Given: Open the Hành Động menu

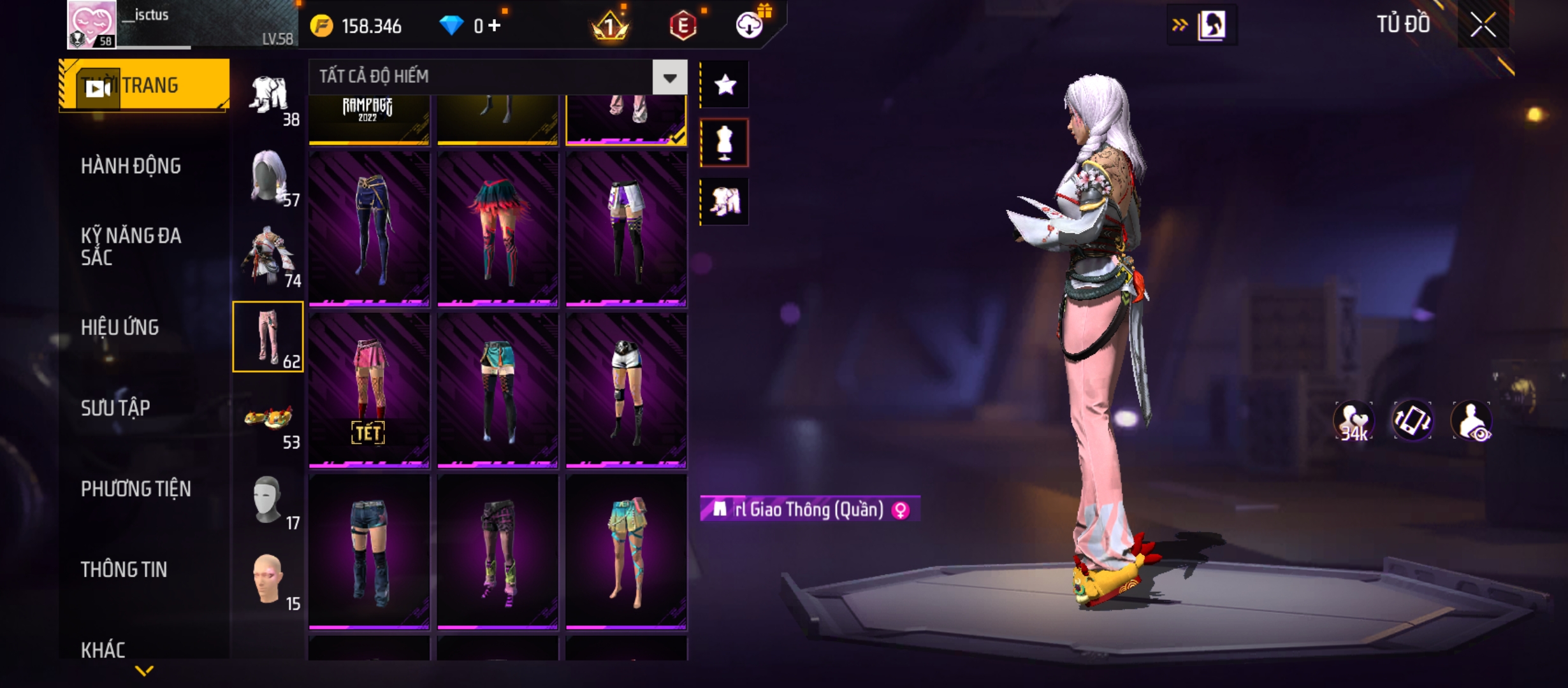Looking at the screenshot, I should [131, 166].
